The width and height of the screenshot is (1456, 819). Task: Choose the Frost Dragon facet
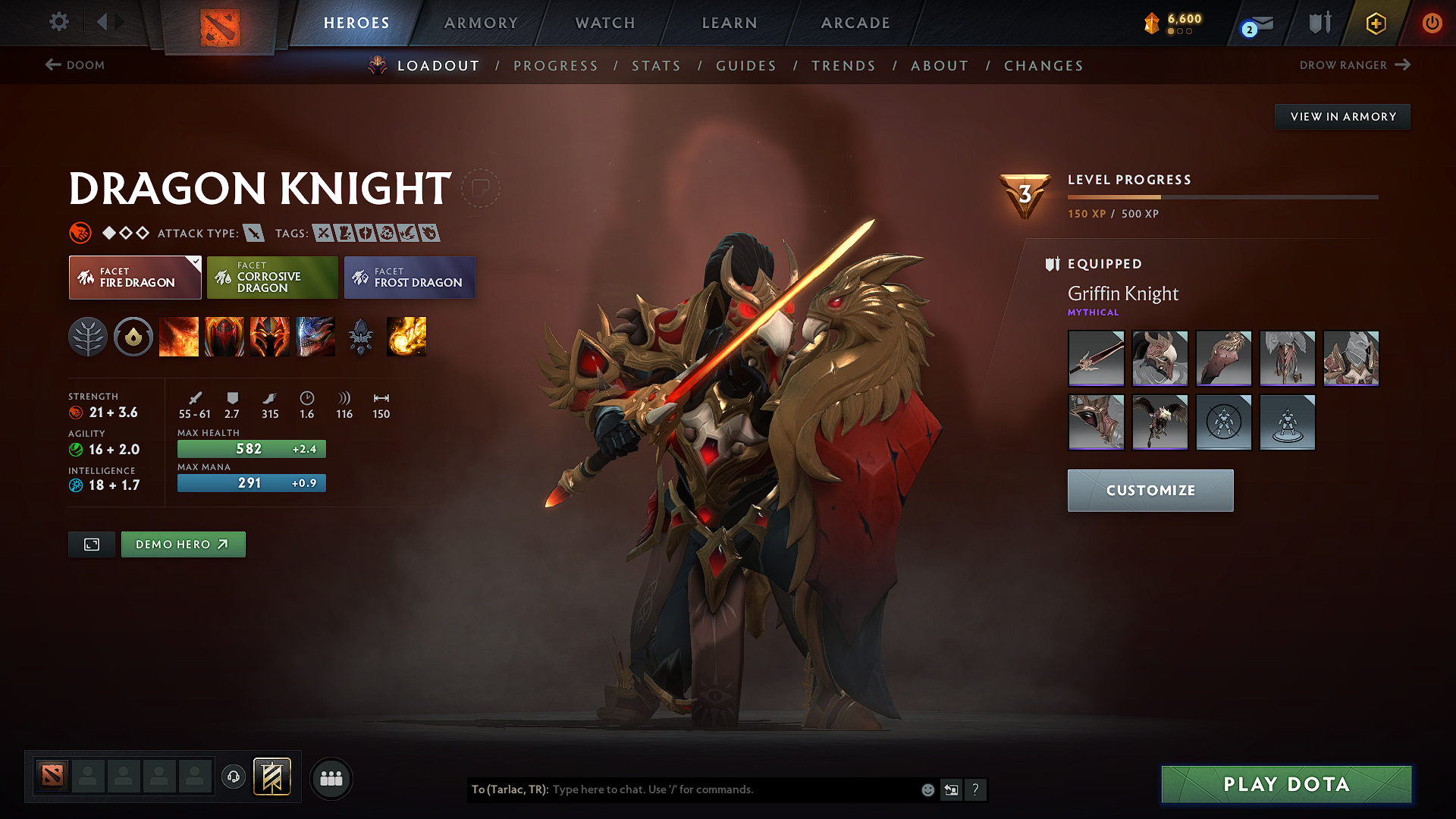(409, 278)
